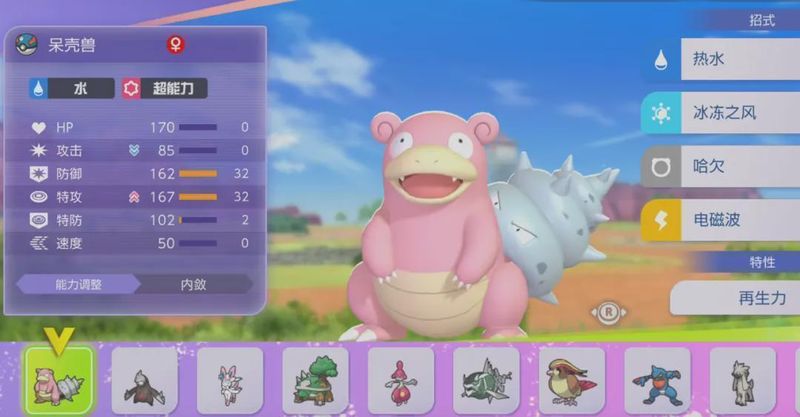This screenshot has height=417, width=800.
Task: Choose the pink-and-white Sylveon party slot
Action: 230,381
